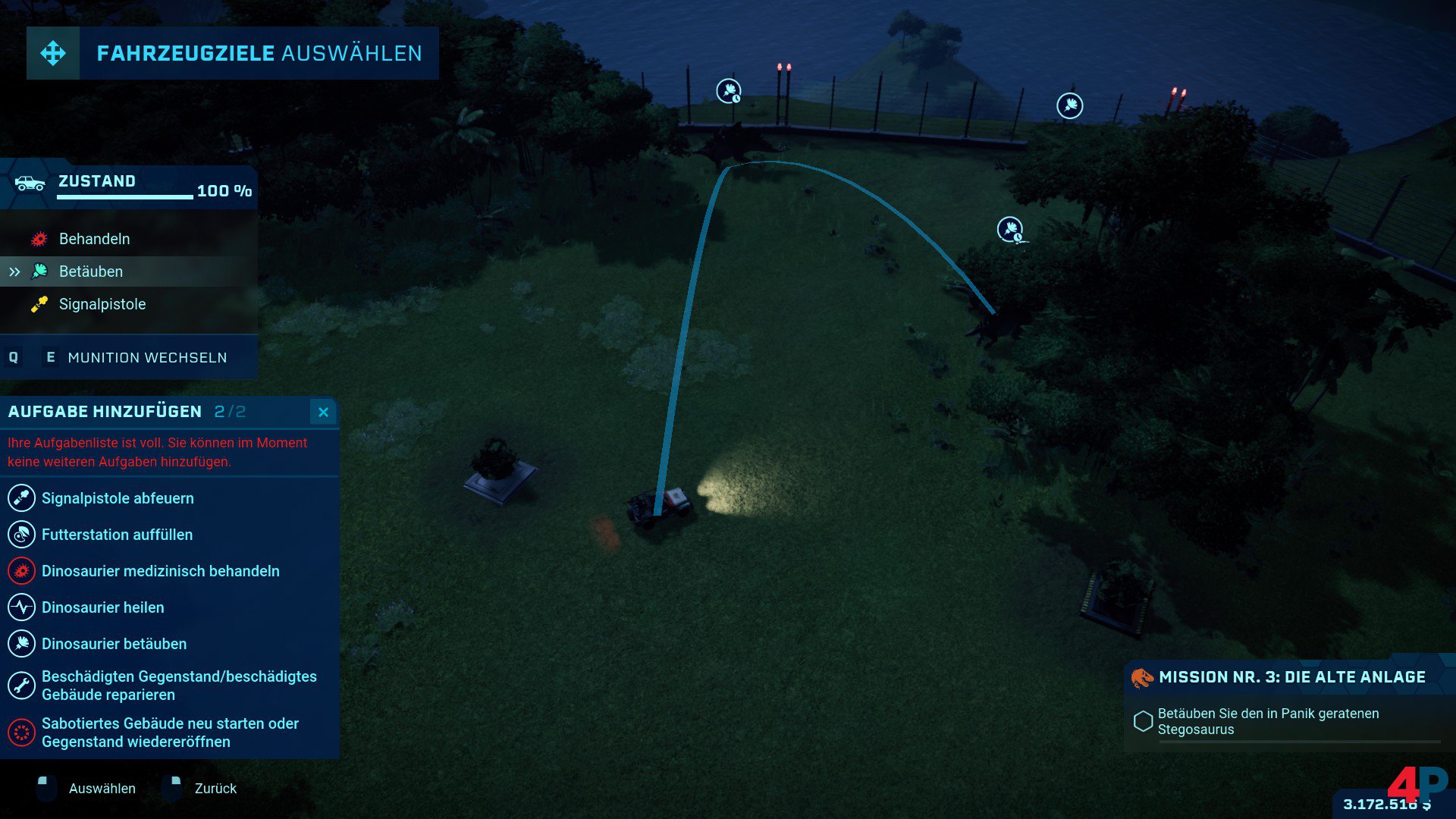Open the Mission Nr. 3 objective tracker
Screen dimensions: 1456x819
click(1291, 677)
